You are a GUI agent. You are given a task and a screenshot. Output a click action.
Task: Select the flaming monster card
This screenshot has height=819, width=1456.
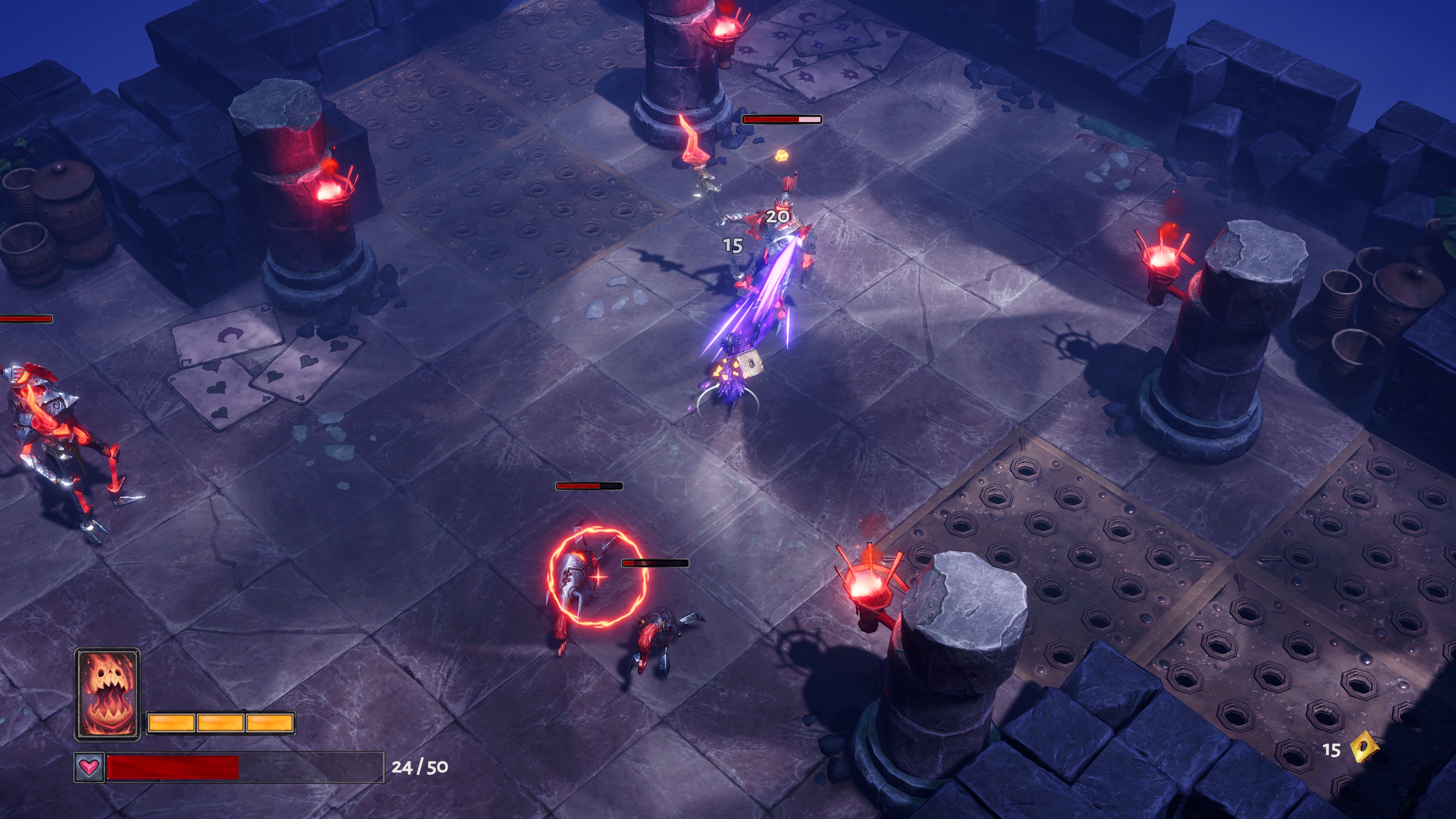[107, 693]
